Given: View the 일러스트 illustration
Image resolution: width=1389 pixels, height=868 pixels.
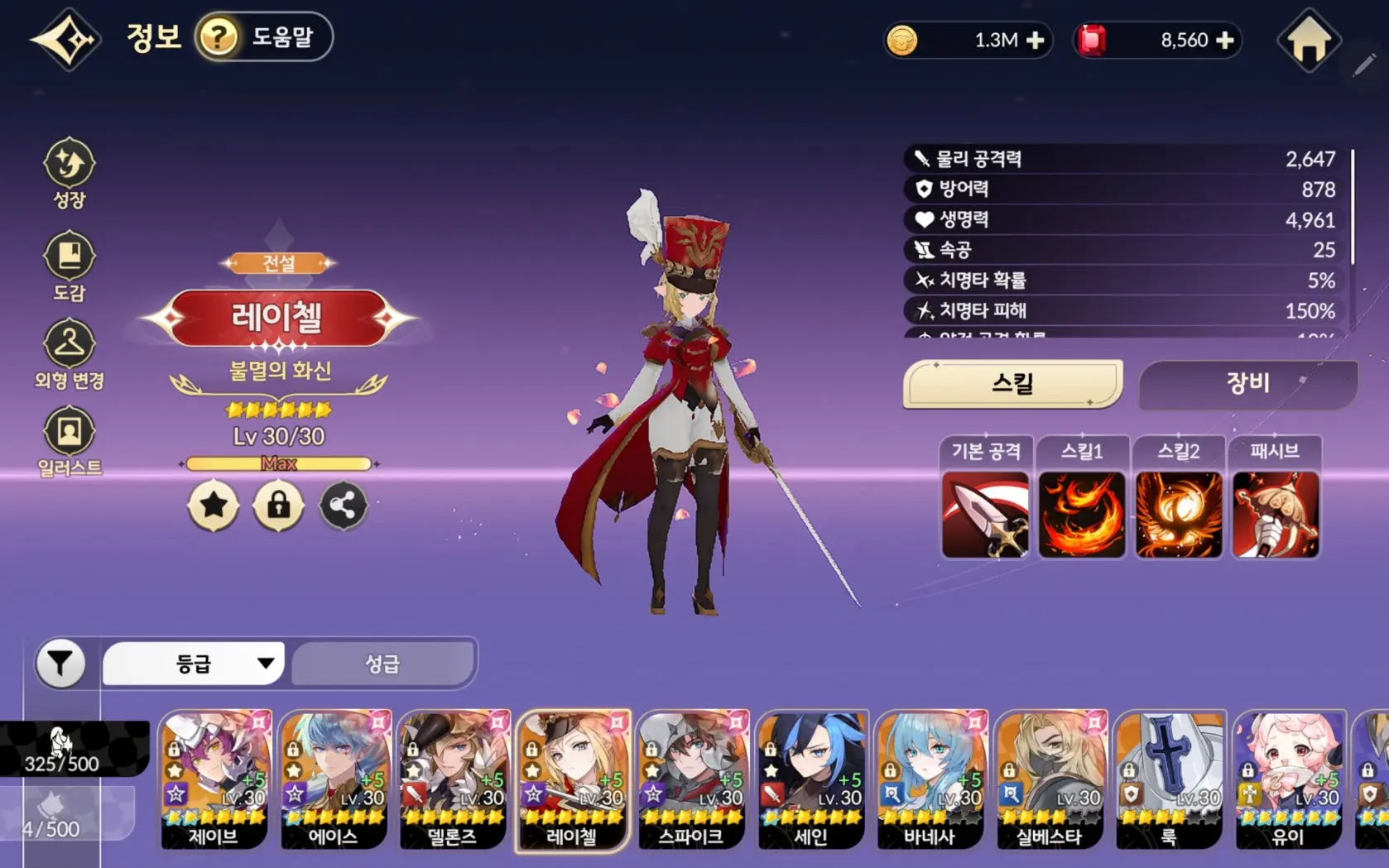Looking at the screenshot, I should pyautogui.click(x=70, y=441).
